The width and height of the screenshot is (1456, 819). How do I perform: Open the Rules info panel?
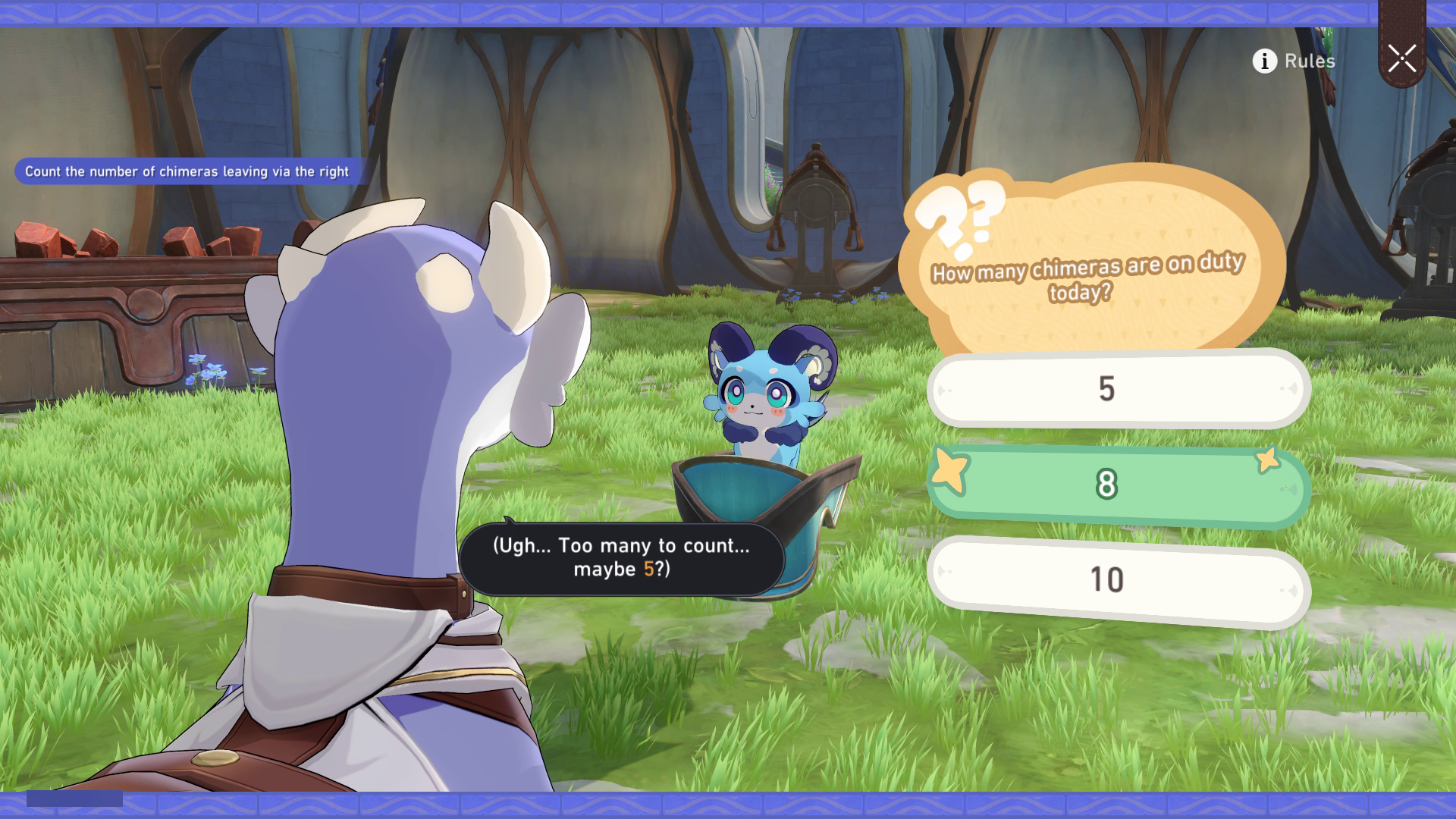click(x=1294, y=61)
